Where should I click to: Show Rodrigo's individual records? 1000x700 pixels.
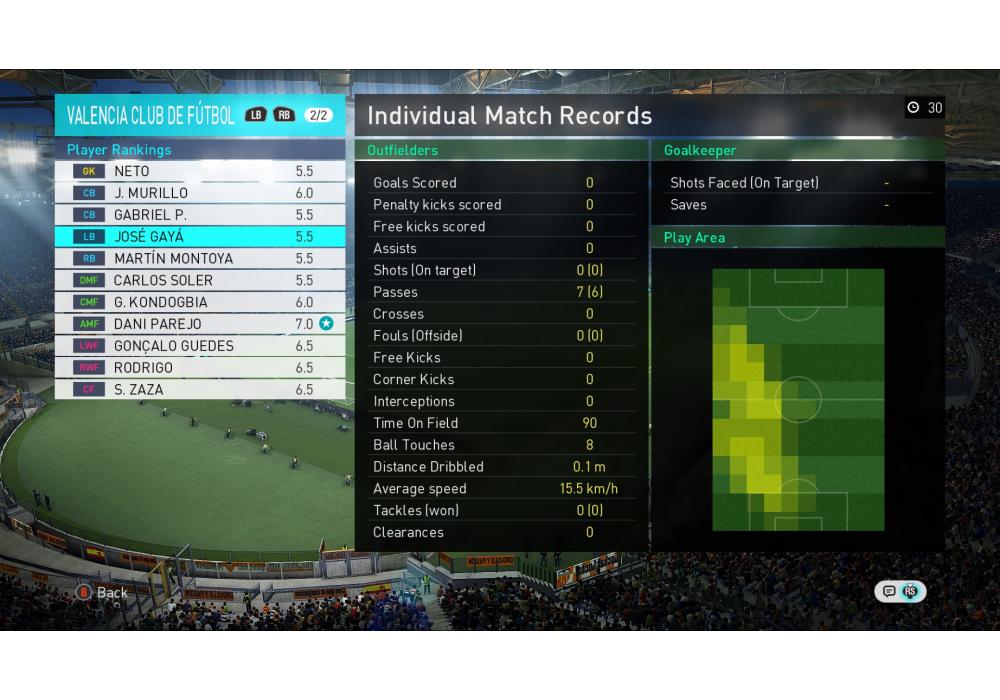(x=200, y=368)
